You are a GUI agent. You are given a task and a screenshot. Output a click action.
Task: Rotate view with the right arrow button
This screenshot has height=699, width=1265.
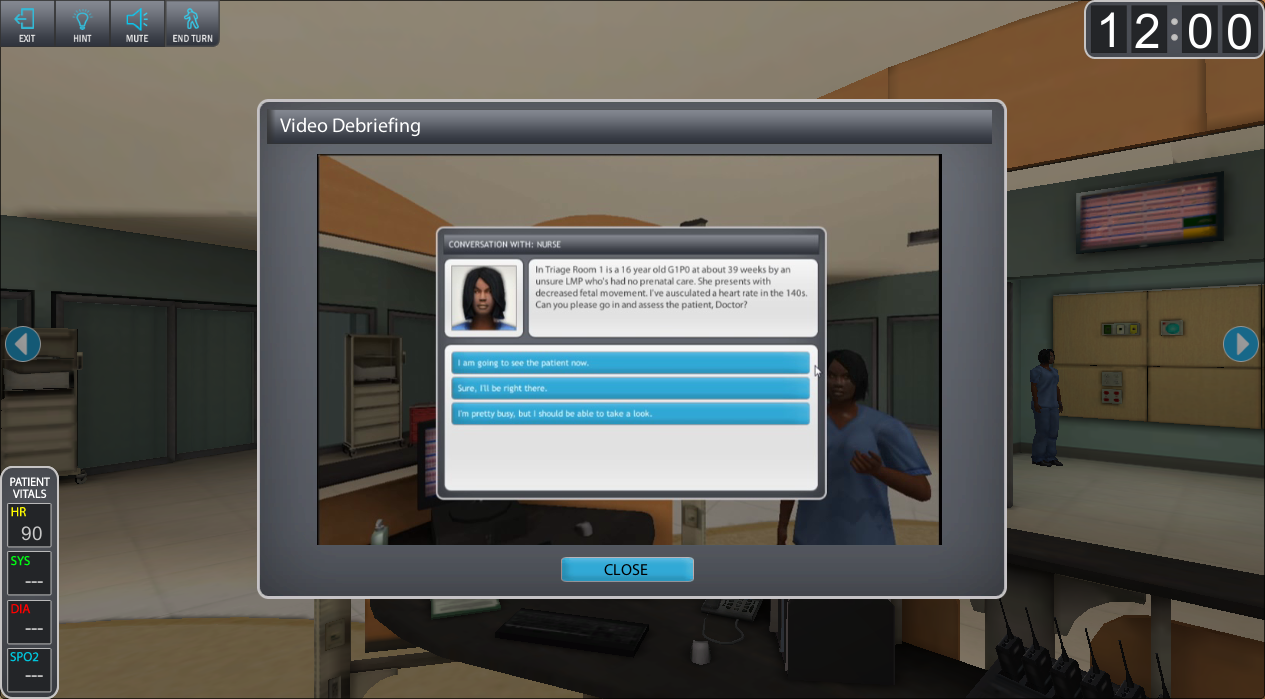(x=1240, y=344)
